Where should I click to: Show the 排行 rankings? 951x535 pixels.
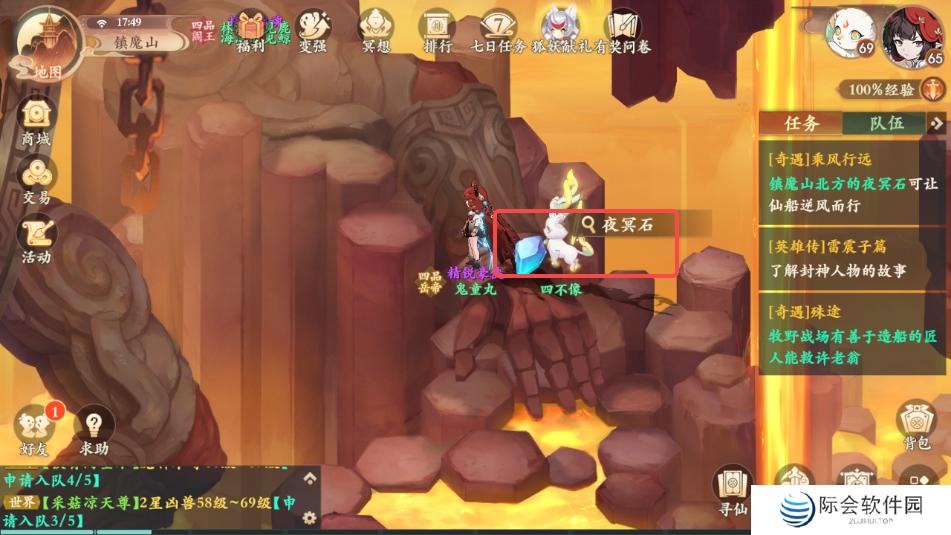click(x=438, y=29)
